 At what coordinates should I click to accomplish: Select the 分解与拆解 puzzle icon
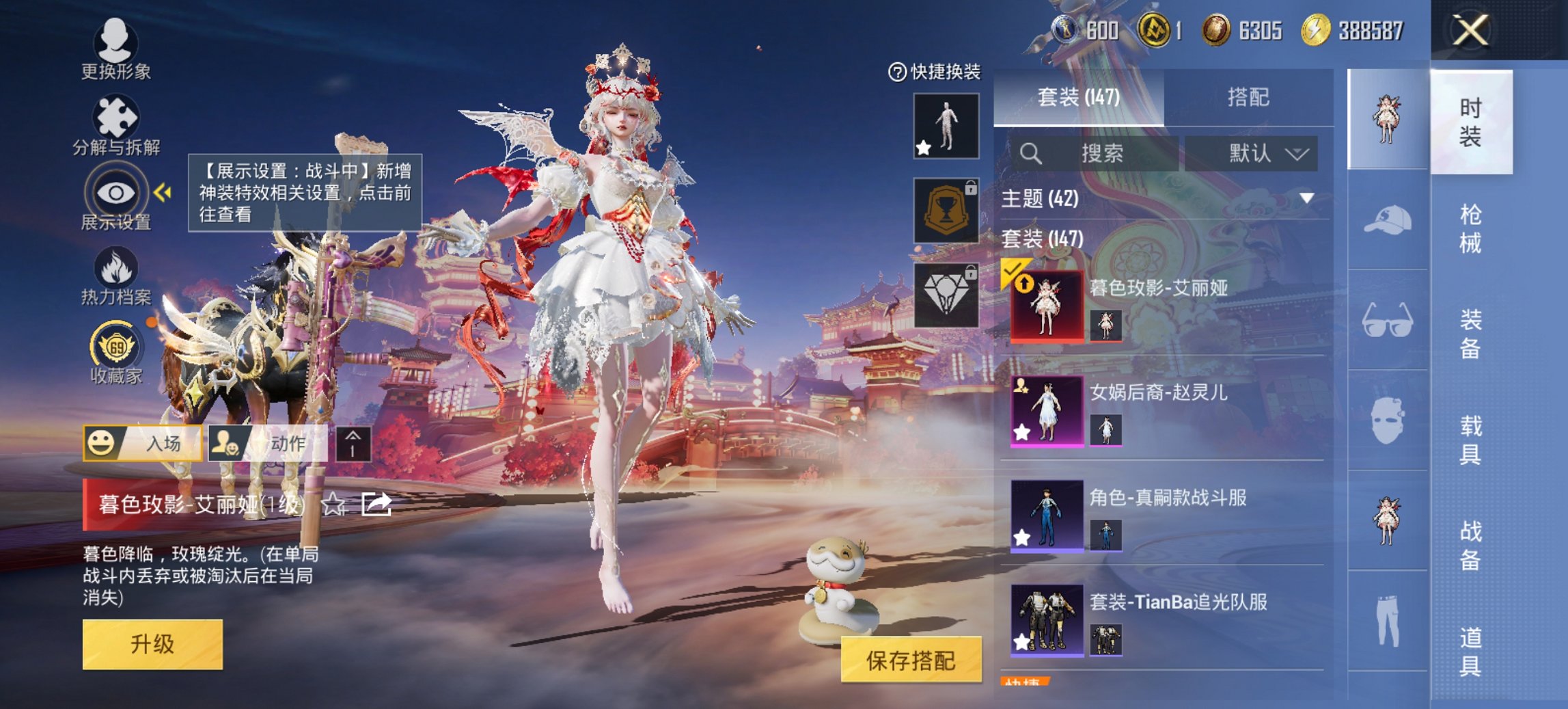116,116
